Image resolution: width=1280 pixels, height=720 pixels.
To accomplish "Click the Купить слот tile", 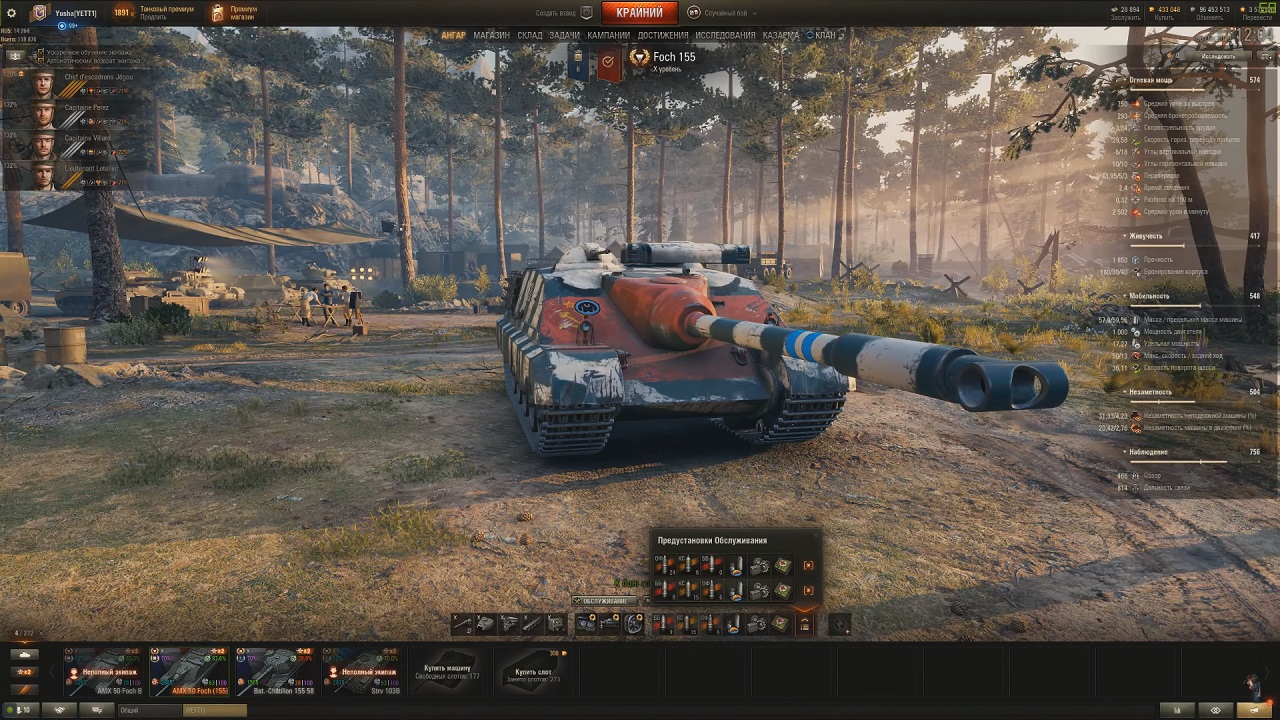I will coord(533,671).
